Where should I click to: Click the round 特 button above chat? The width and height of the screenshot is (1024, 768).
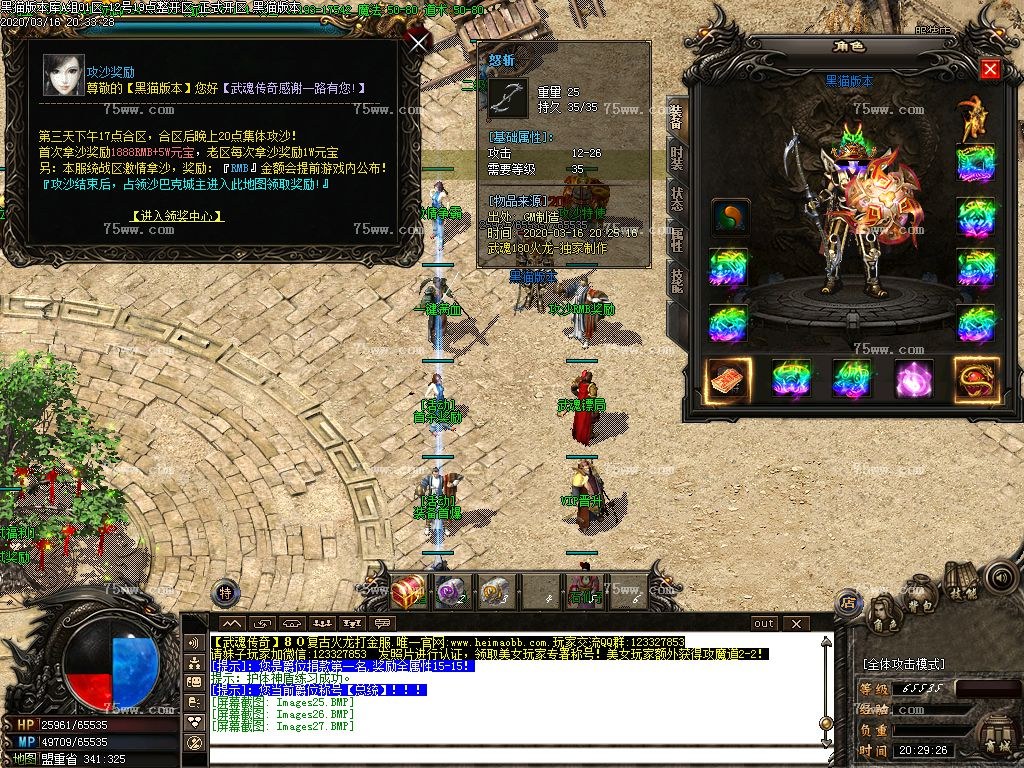coord(226,591)
